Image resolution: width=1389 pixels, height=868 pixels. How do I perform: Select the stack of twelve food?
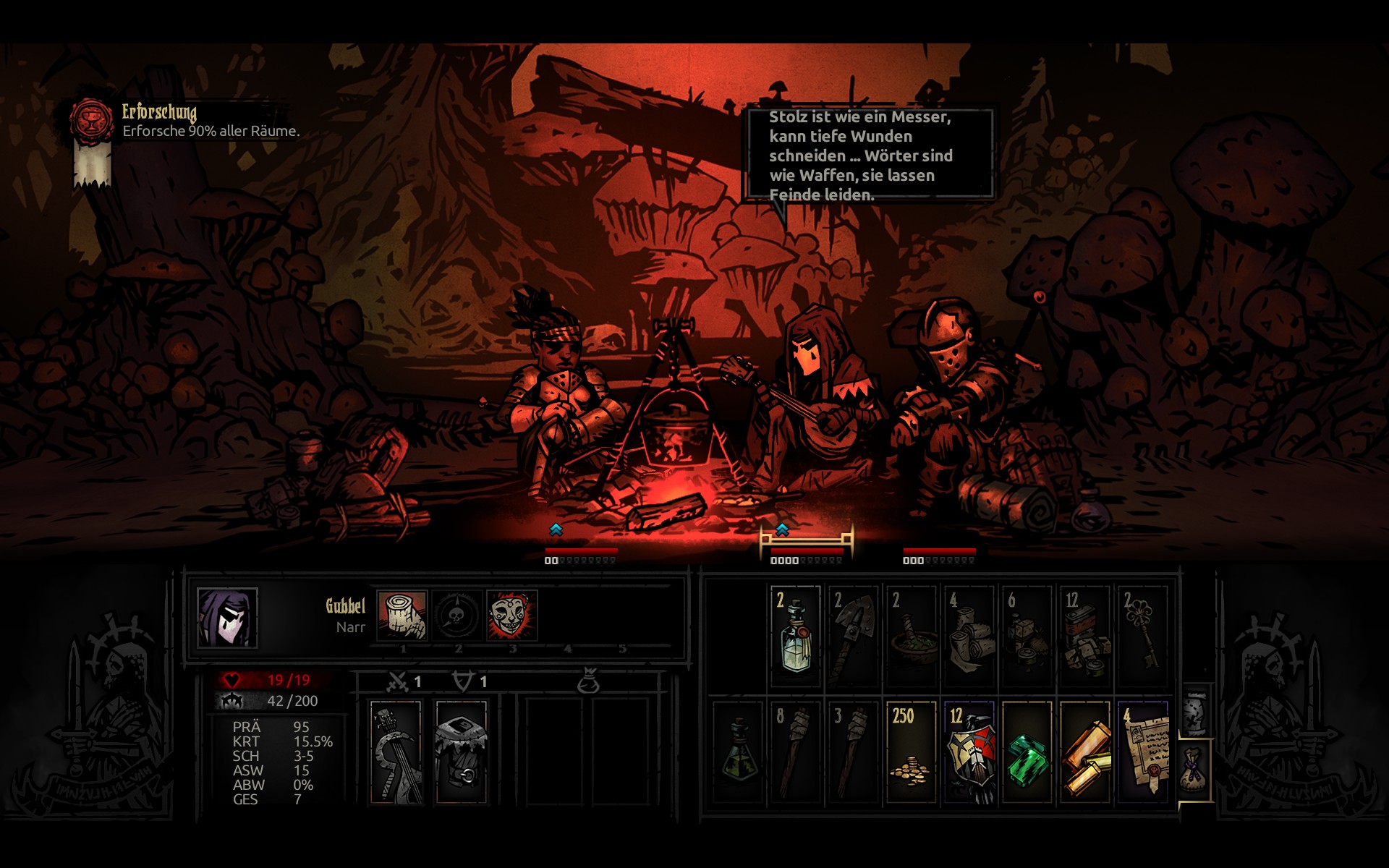[x=1084, y=637]
